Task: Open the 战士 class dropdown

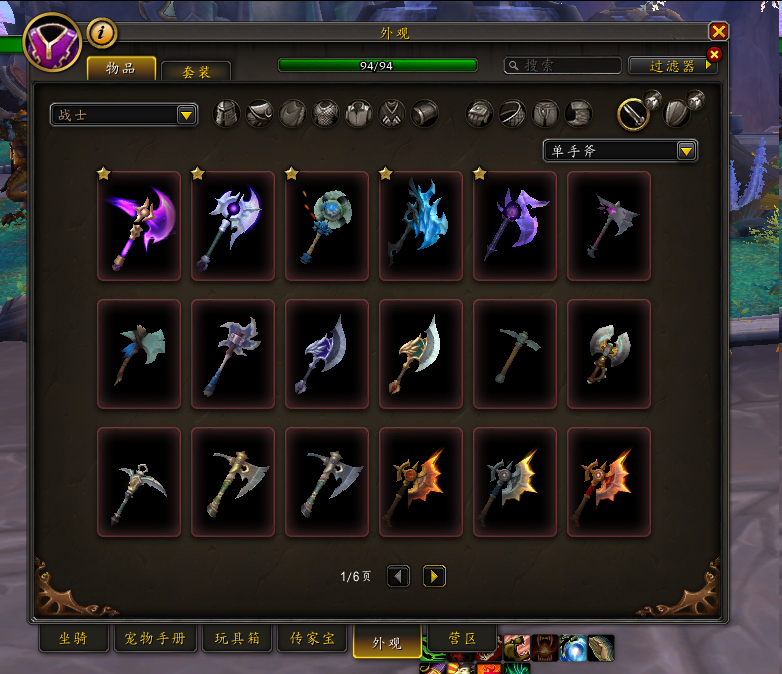Action: [x=124, y=115]
